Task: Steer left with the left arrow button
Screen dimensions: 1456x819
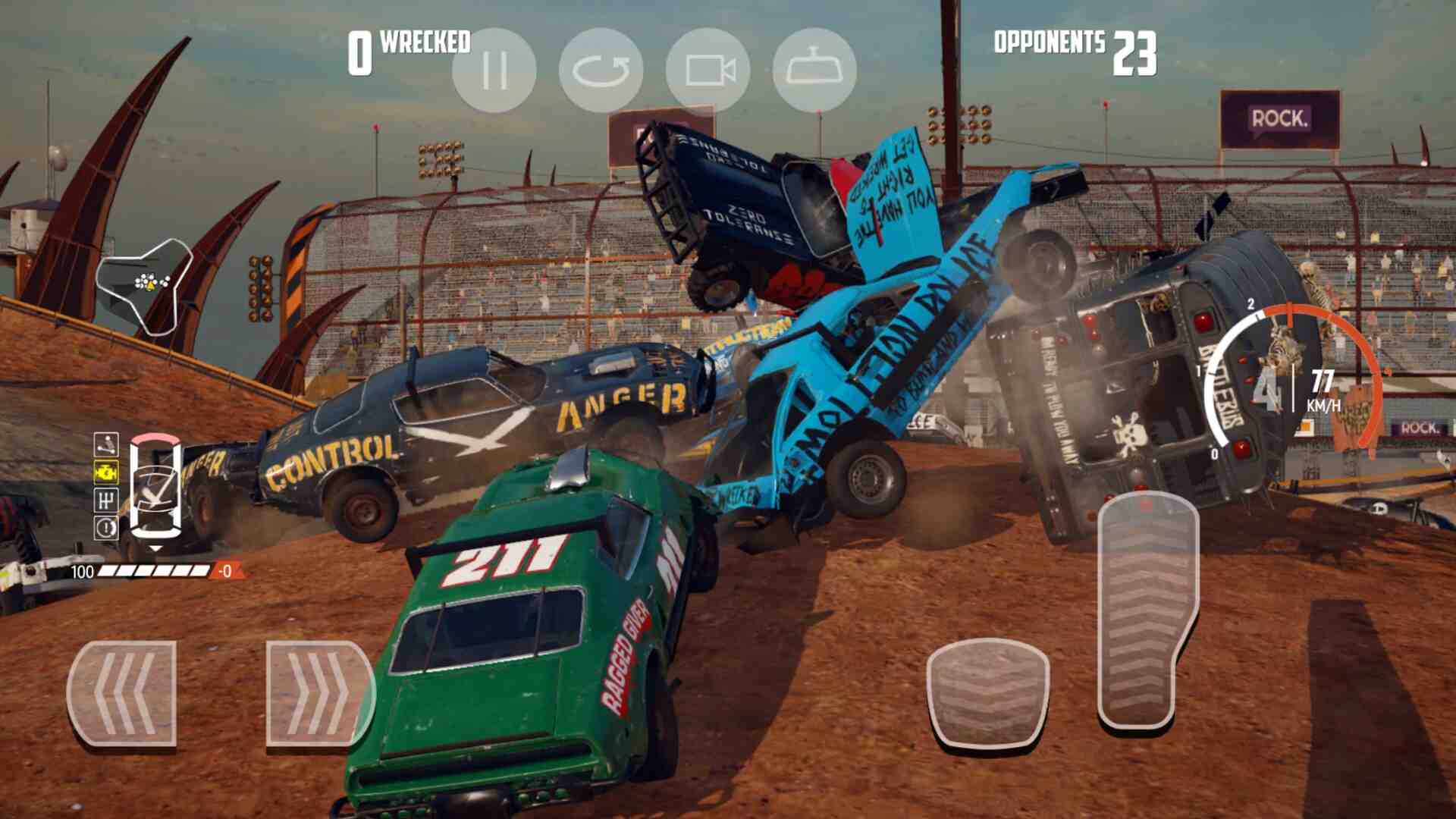Action: pyautogui.click(x=122, y=694)
